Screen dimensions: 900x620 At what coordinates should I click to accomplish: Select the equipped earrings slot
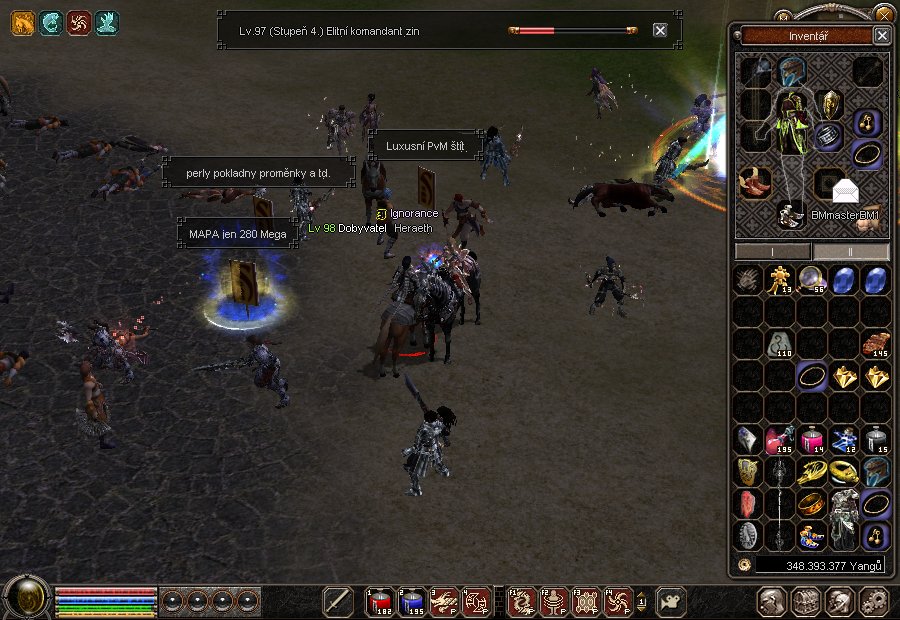(865, 122)
